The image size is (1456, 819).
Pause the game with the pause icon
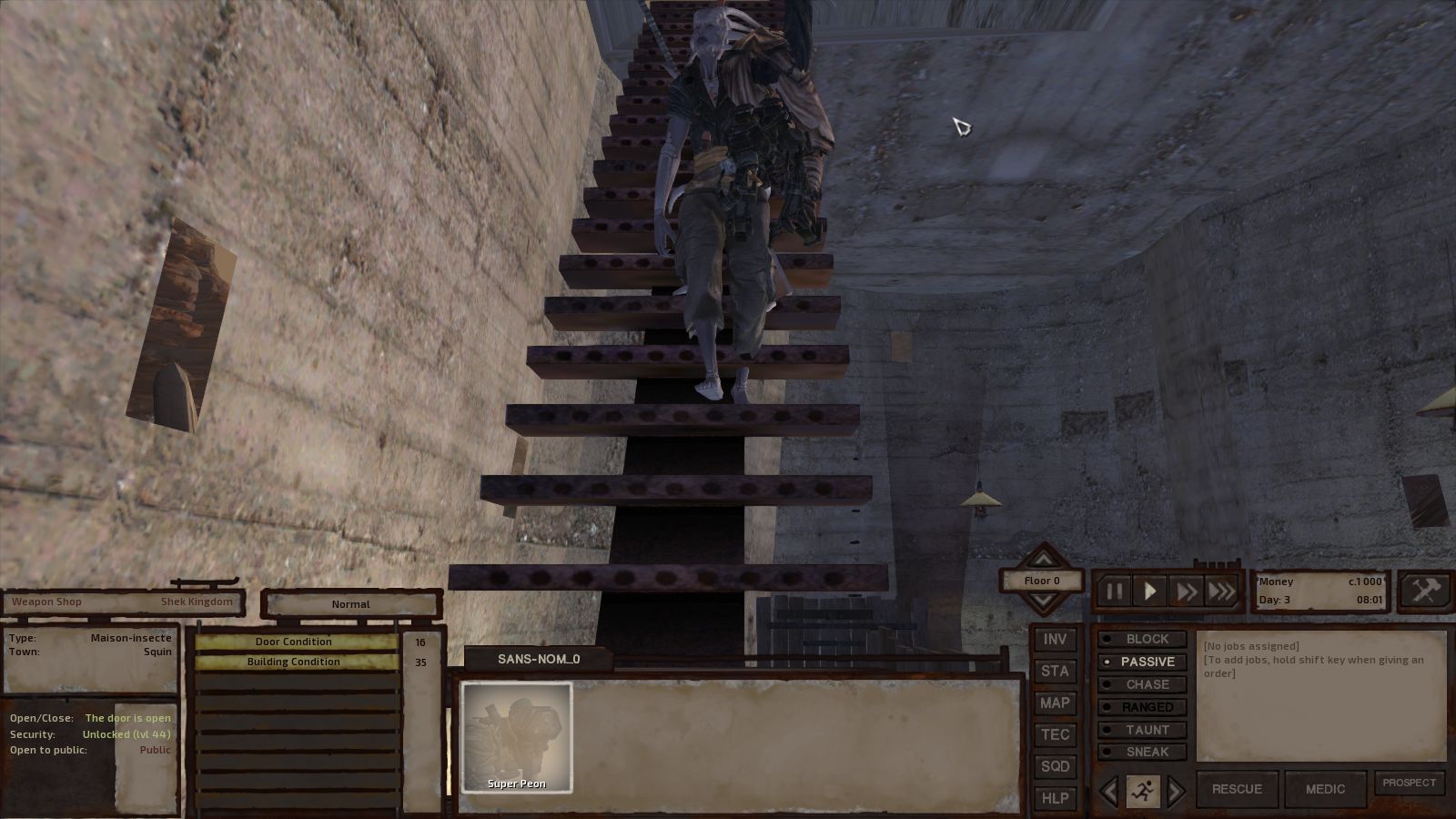click(1114, 591)
